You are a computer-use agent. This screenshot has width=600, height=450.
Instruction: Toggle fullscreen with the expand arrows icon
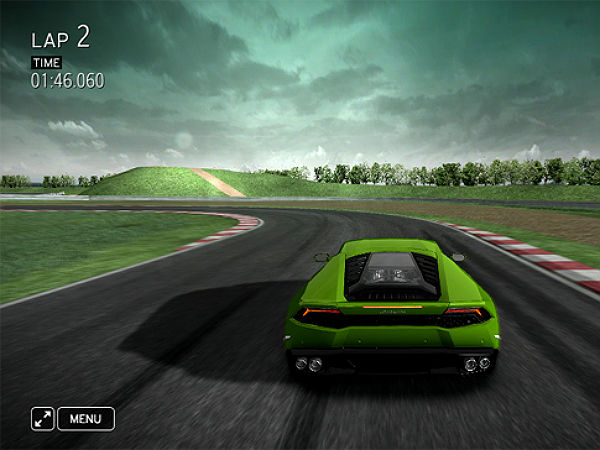coord(42,419)
